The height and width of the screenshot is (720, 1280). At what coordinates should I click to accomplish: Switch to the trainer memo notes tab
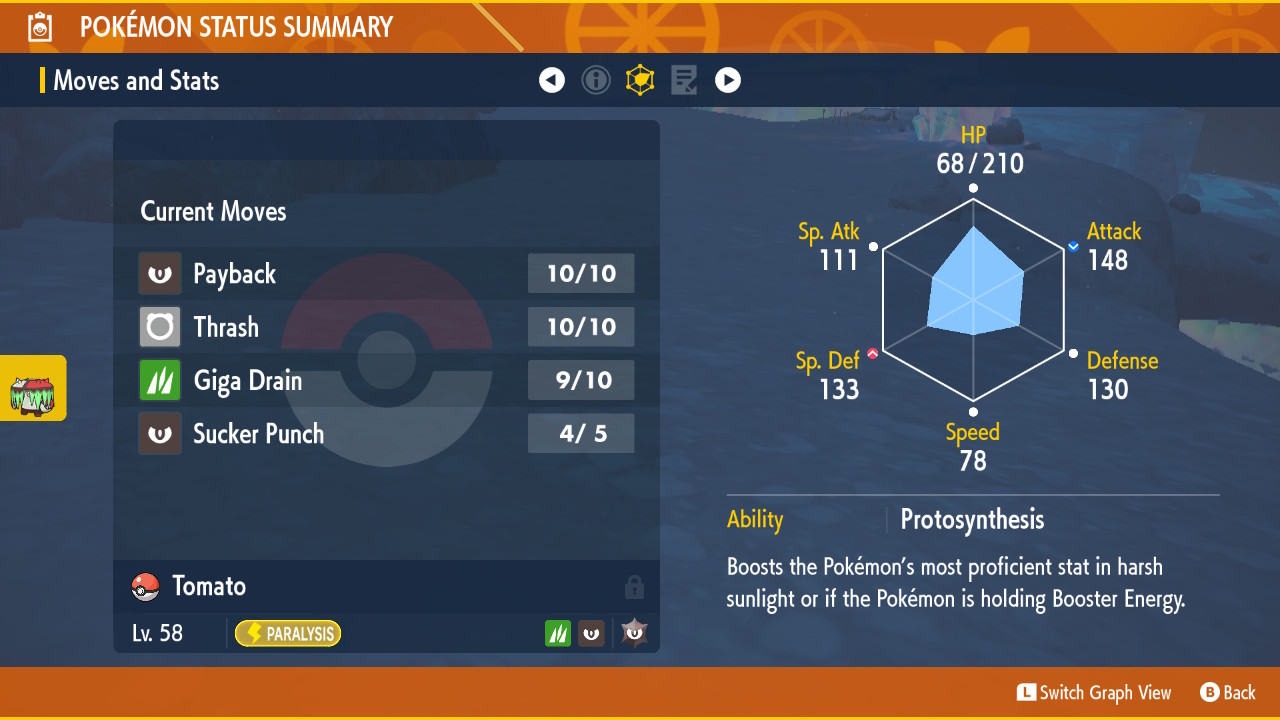coord(684,80)
